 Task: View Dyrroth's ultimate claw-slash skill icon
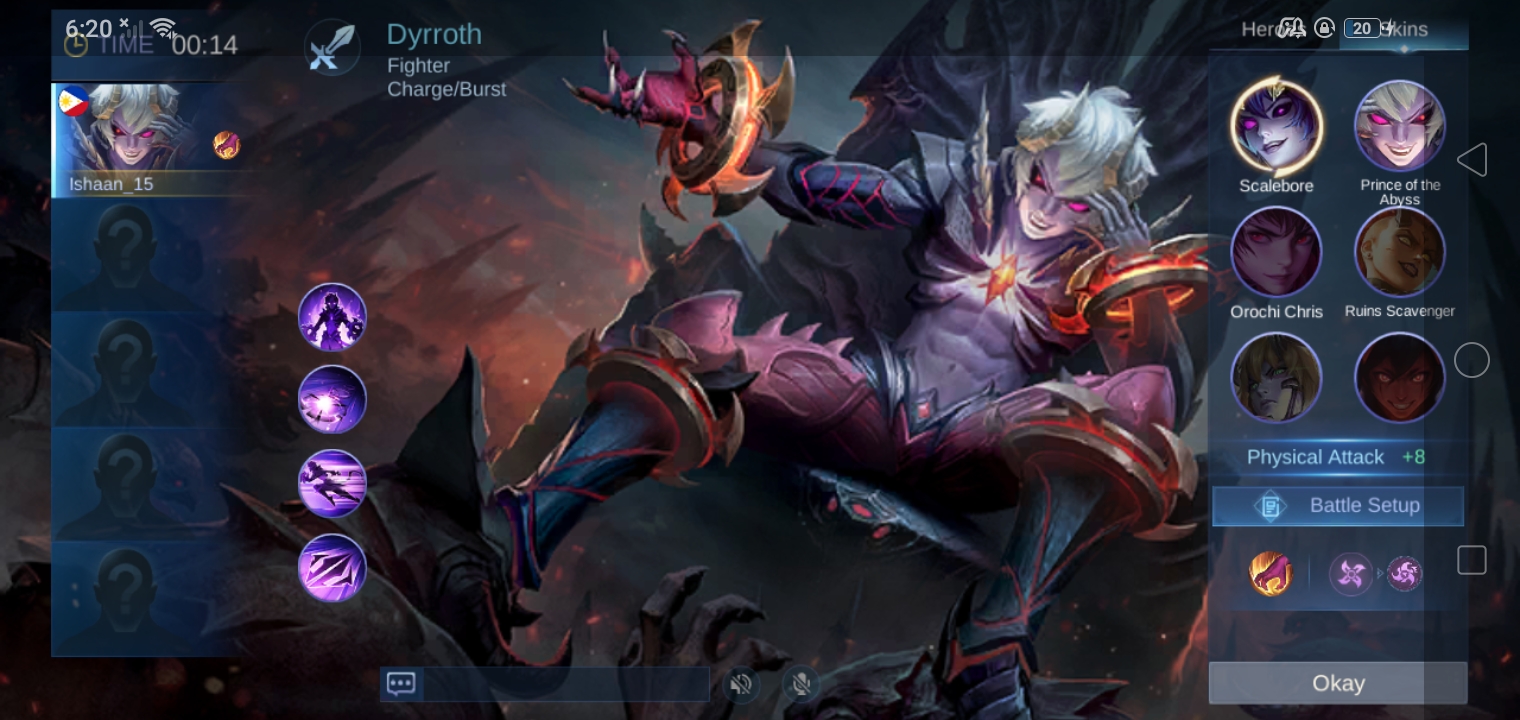pos(332,567)
